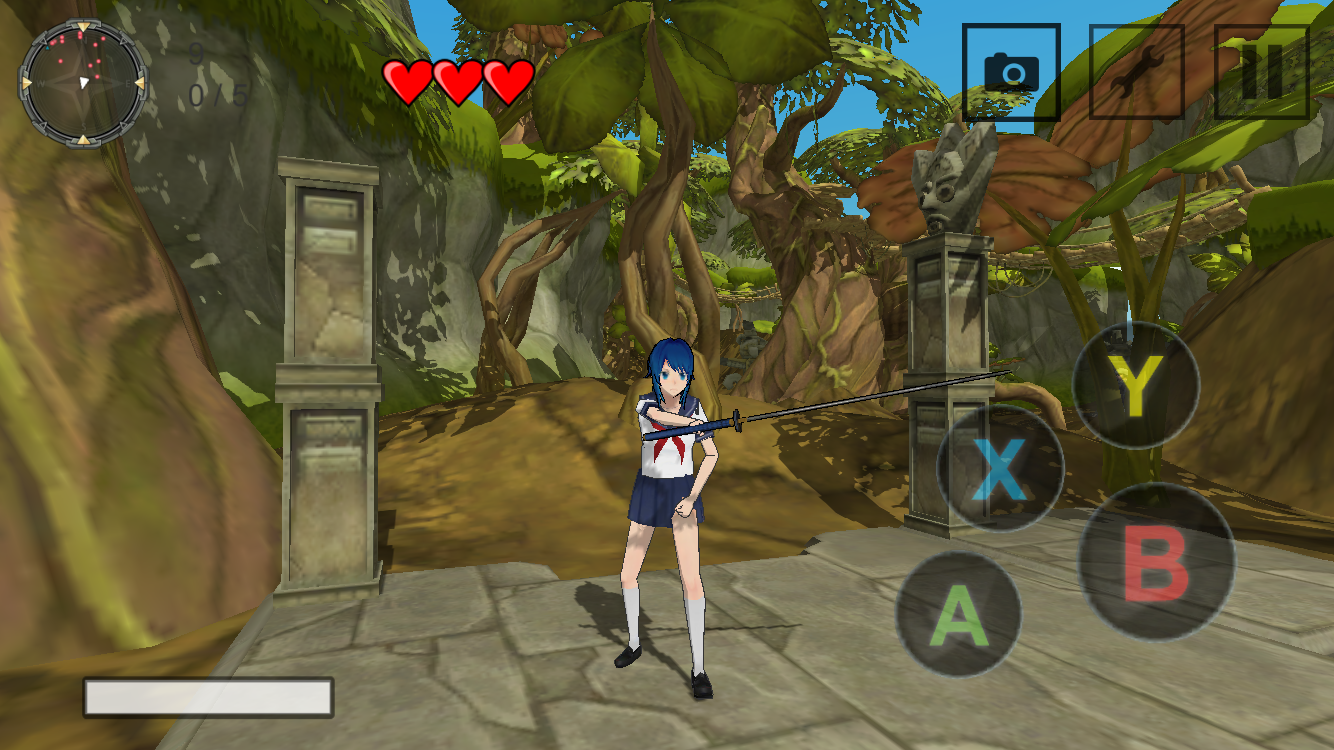Pause the game

1262,72
